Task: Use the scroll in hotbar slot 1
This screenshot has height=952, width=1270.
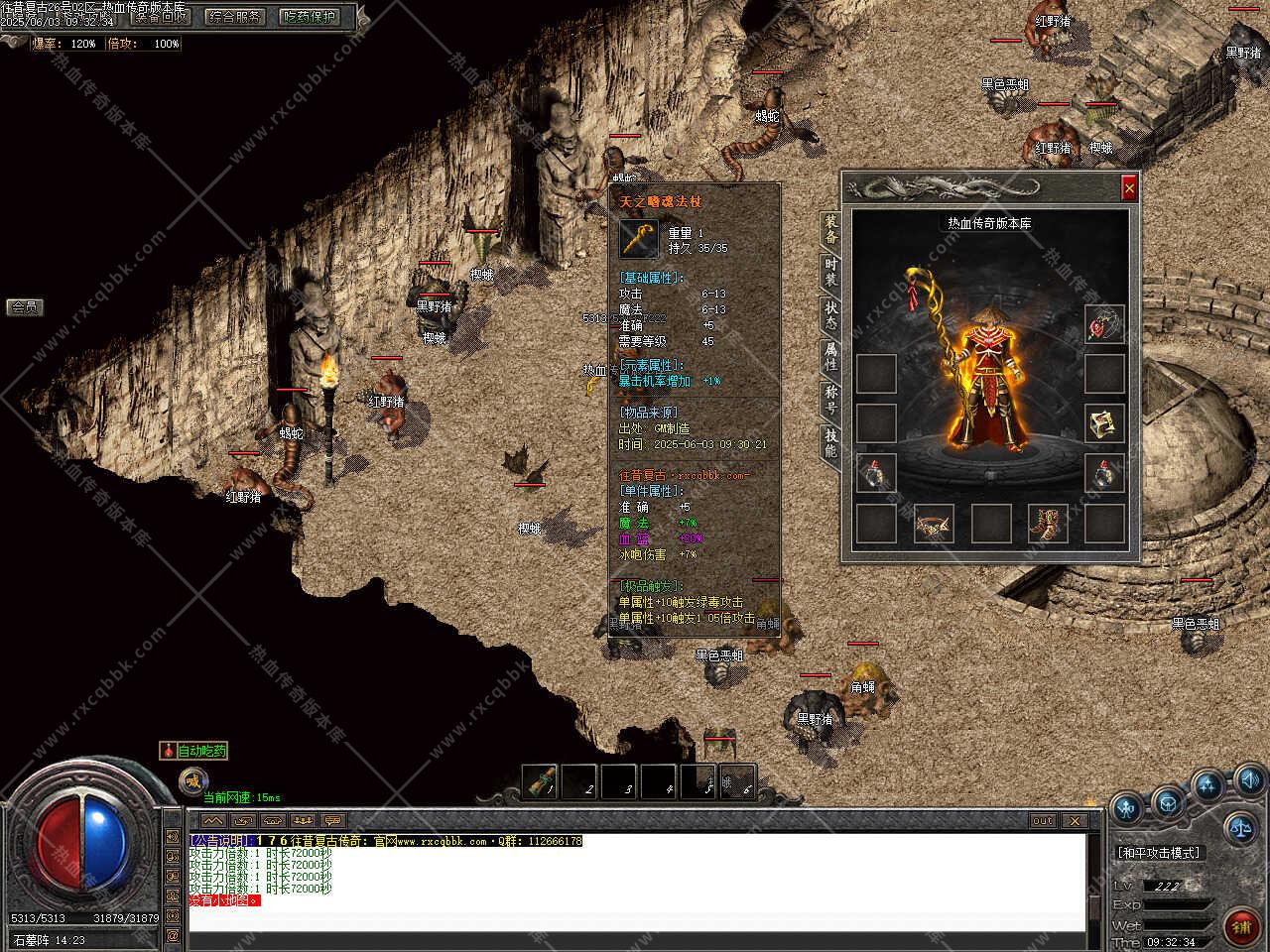Action: tap(541, 781)
